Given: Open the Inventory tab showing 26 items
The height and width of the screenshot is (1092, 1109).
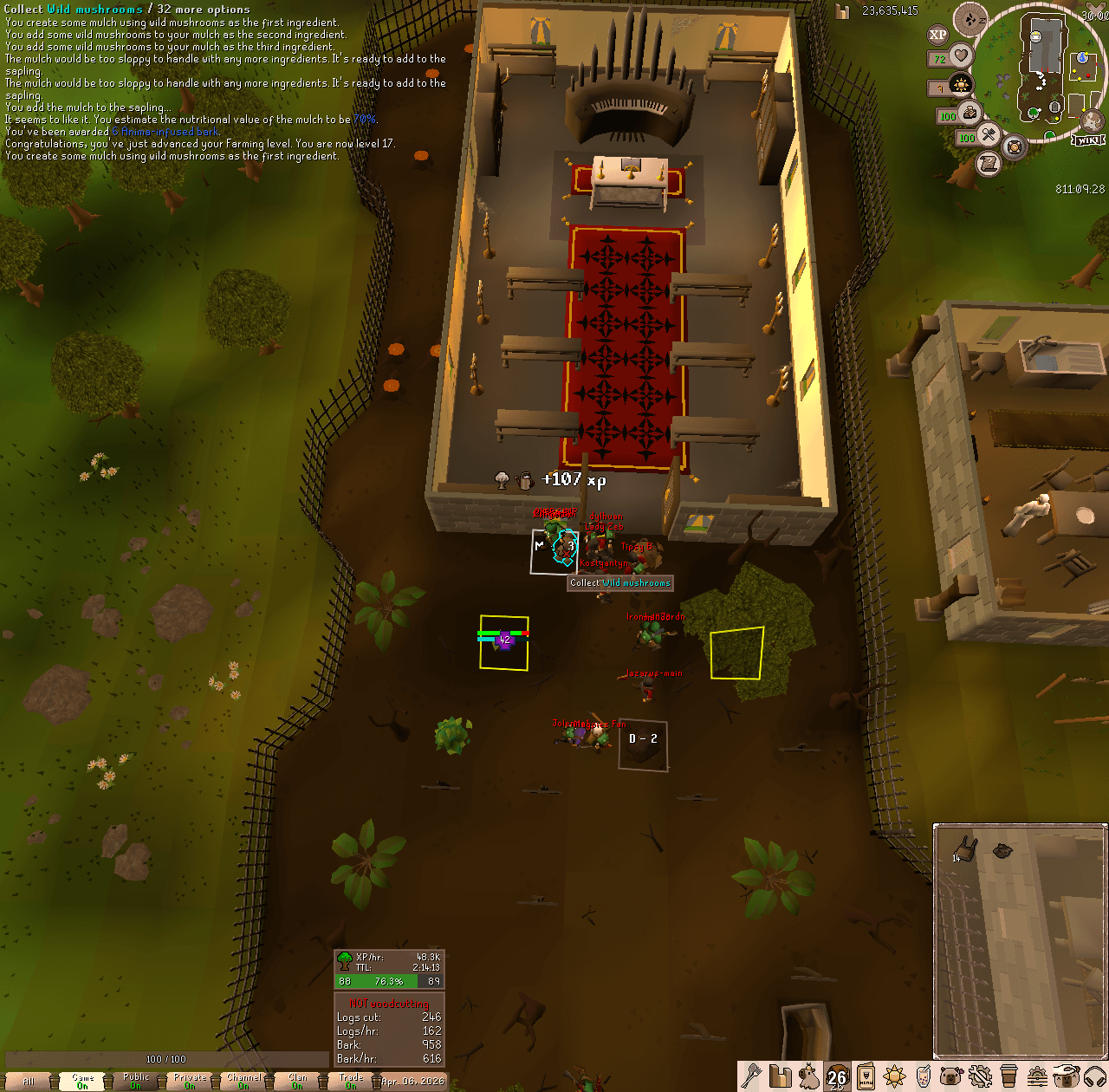Looking at the screenshot, I should point(837,1078).
